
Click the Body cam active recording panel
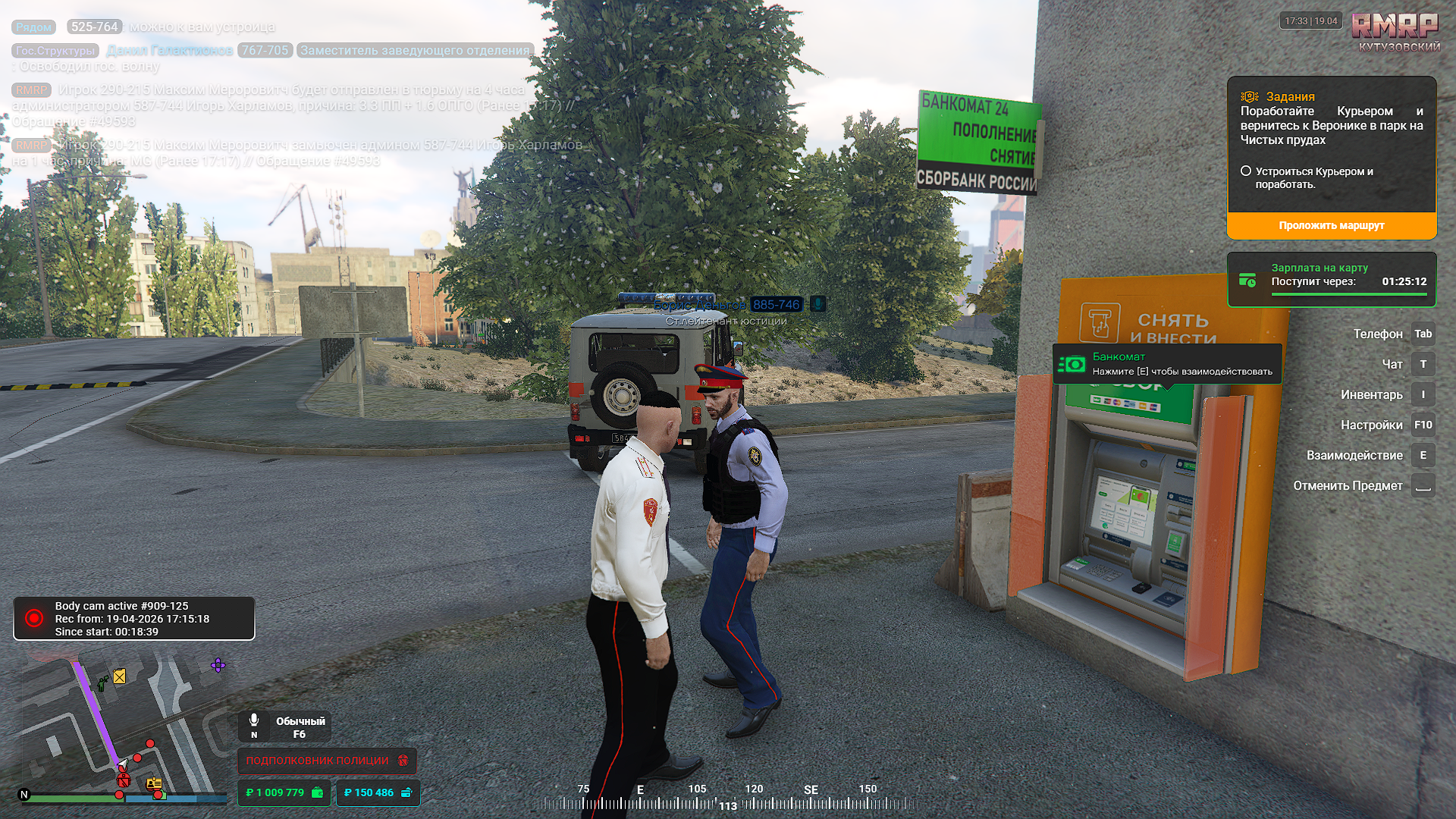point(134,619)
